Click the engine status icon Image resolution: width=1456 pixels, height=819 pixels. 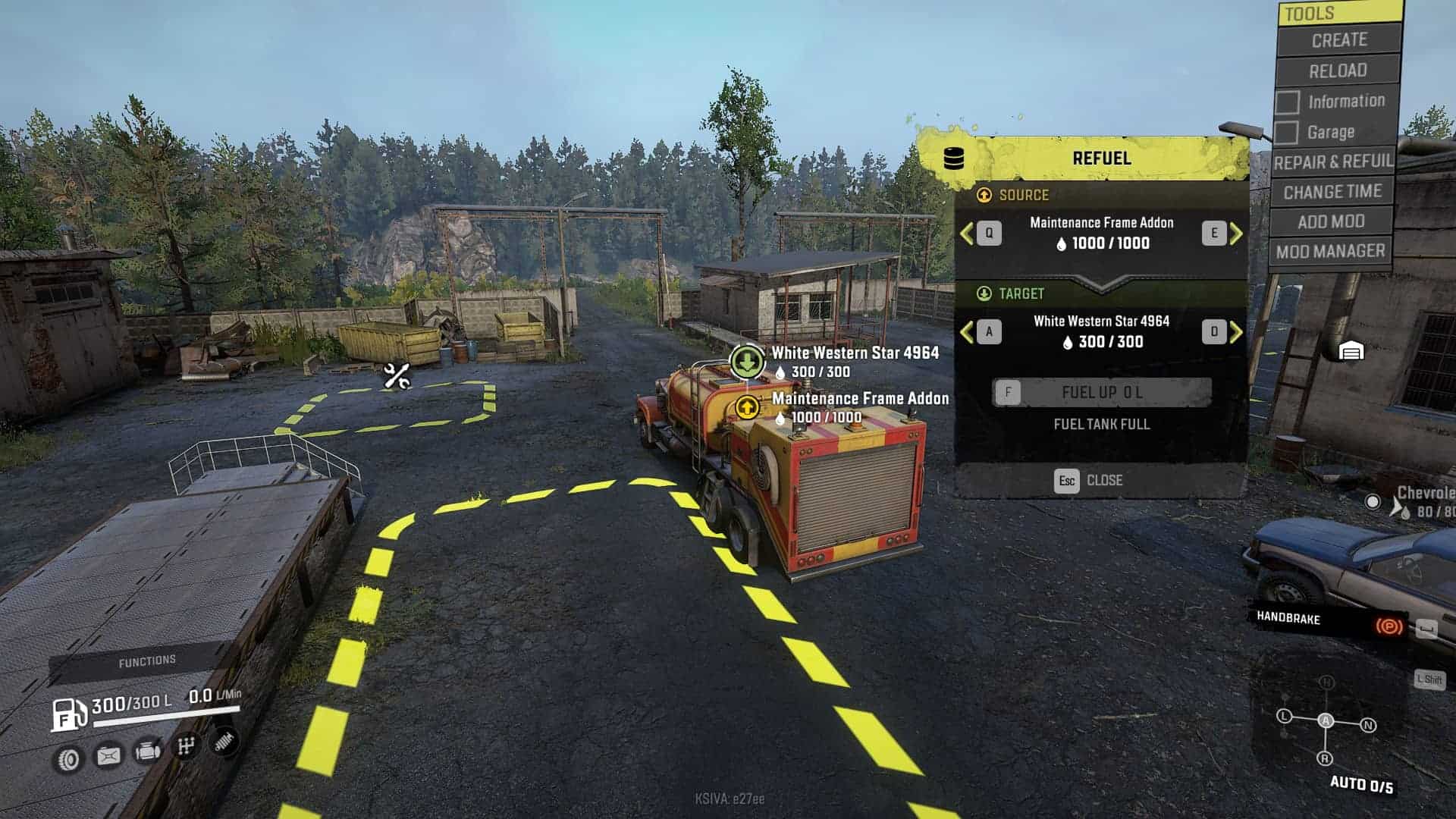[x=147, y=751]
